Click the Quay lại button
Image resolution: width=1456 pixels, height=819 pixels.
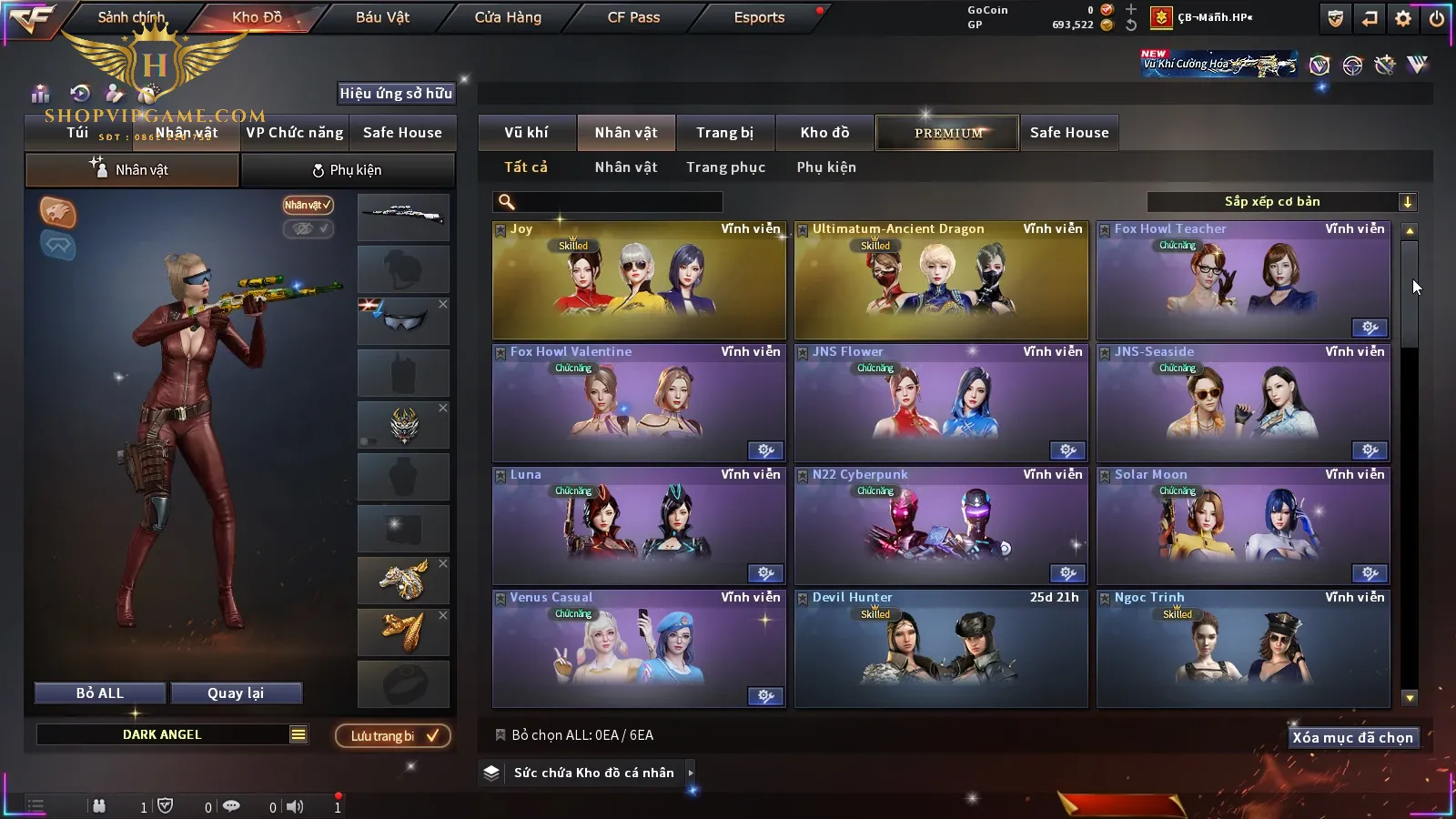click(236, 693)
